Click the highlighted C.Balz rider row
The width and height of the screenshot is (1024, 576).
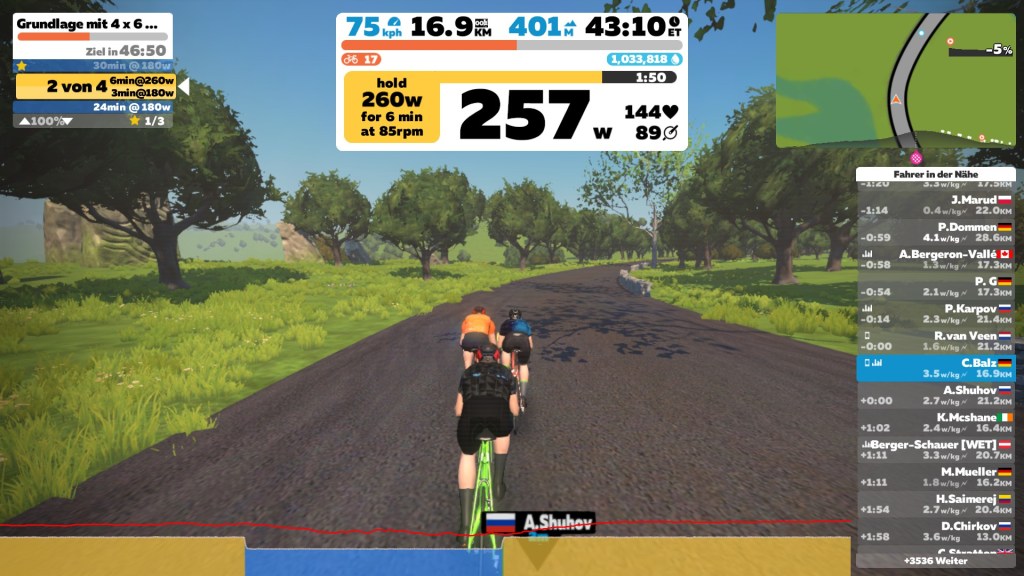point(935,368)
